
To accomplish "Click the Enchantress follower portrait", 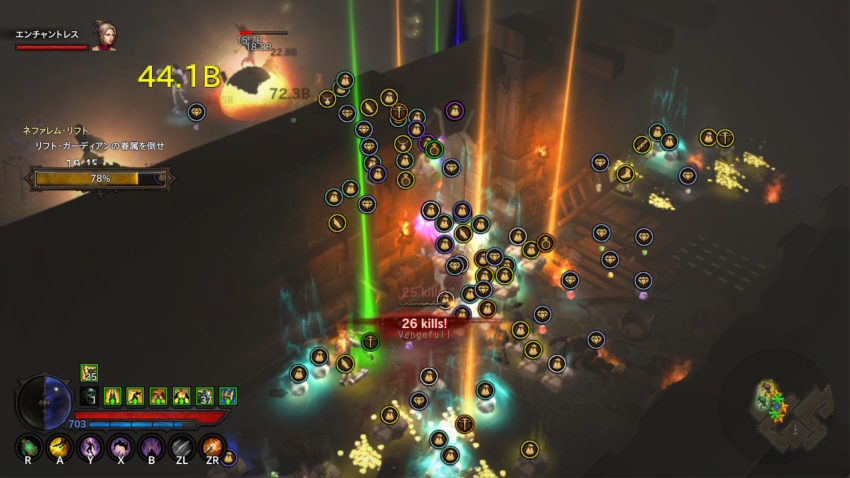I will click(x=102, y=35).
